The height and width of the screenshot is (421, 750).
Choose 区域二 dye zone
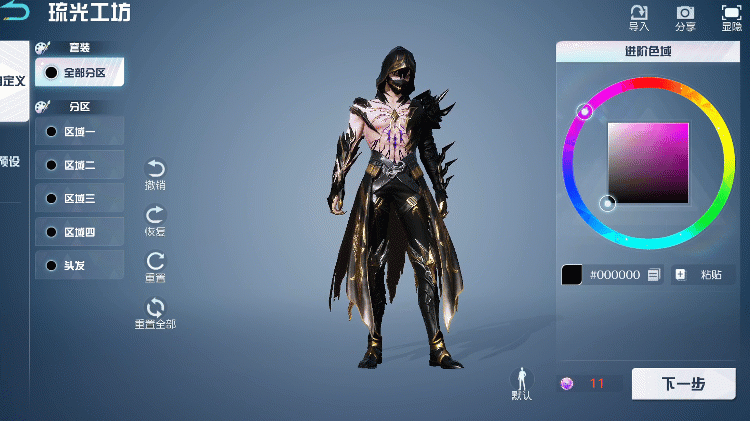pos(80,165)
